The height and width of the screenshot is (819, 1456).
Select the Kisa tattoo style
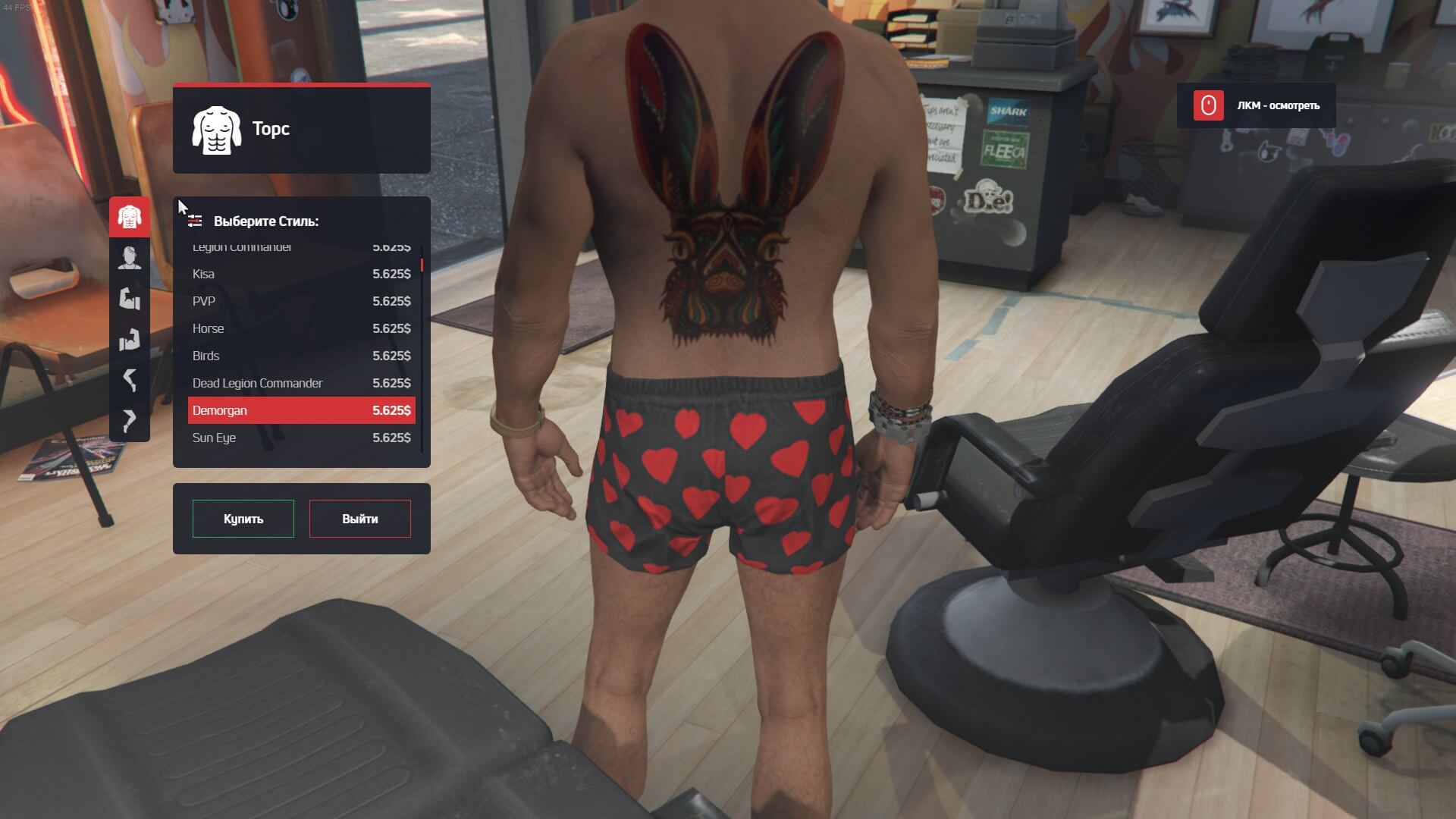click(x=301, y=274)
